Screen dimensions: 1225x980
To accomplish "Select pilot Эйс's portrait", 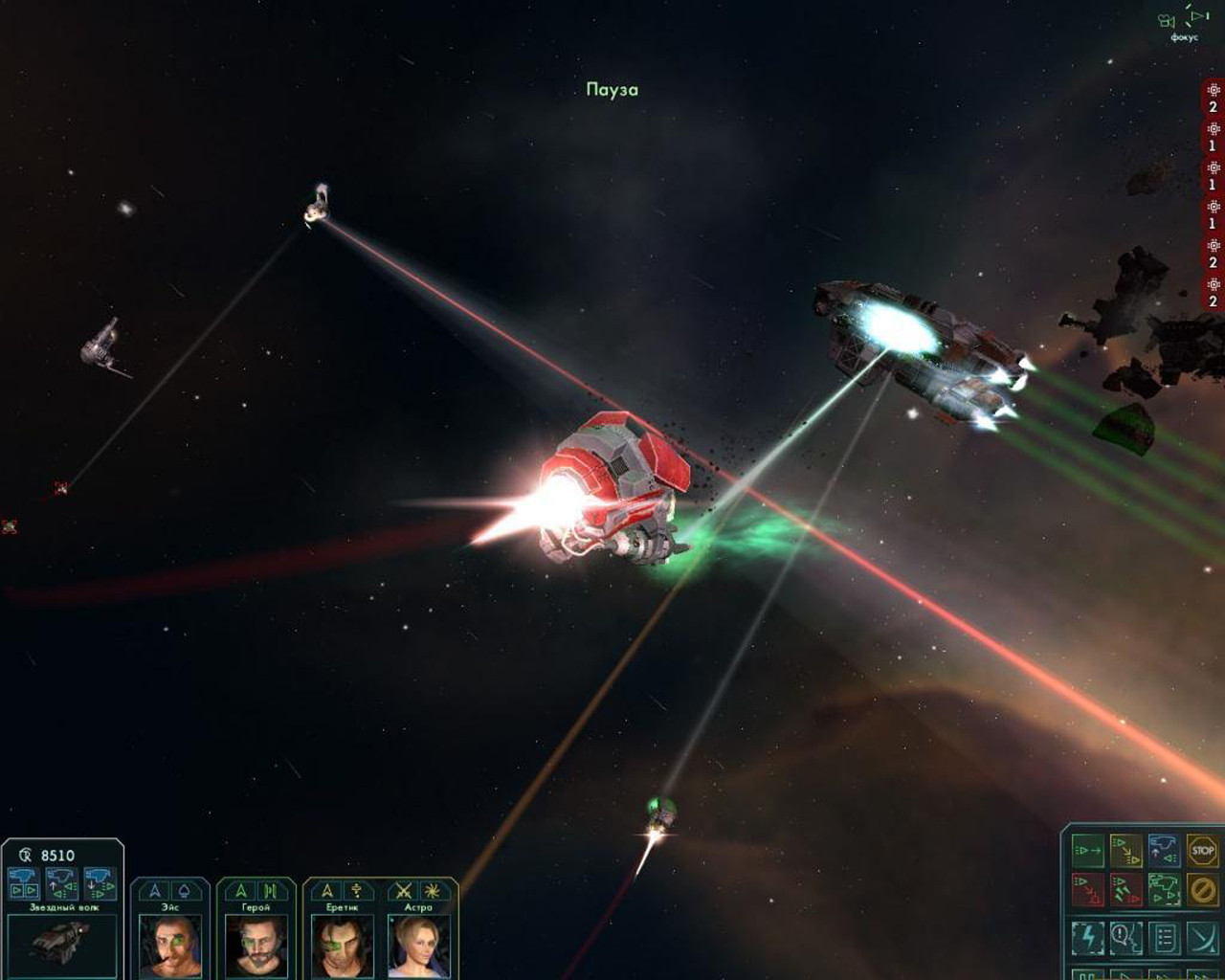I will tap(170, 946).
